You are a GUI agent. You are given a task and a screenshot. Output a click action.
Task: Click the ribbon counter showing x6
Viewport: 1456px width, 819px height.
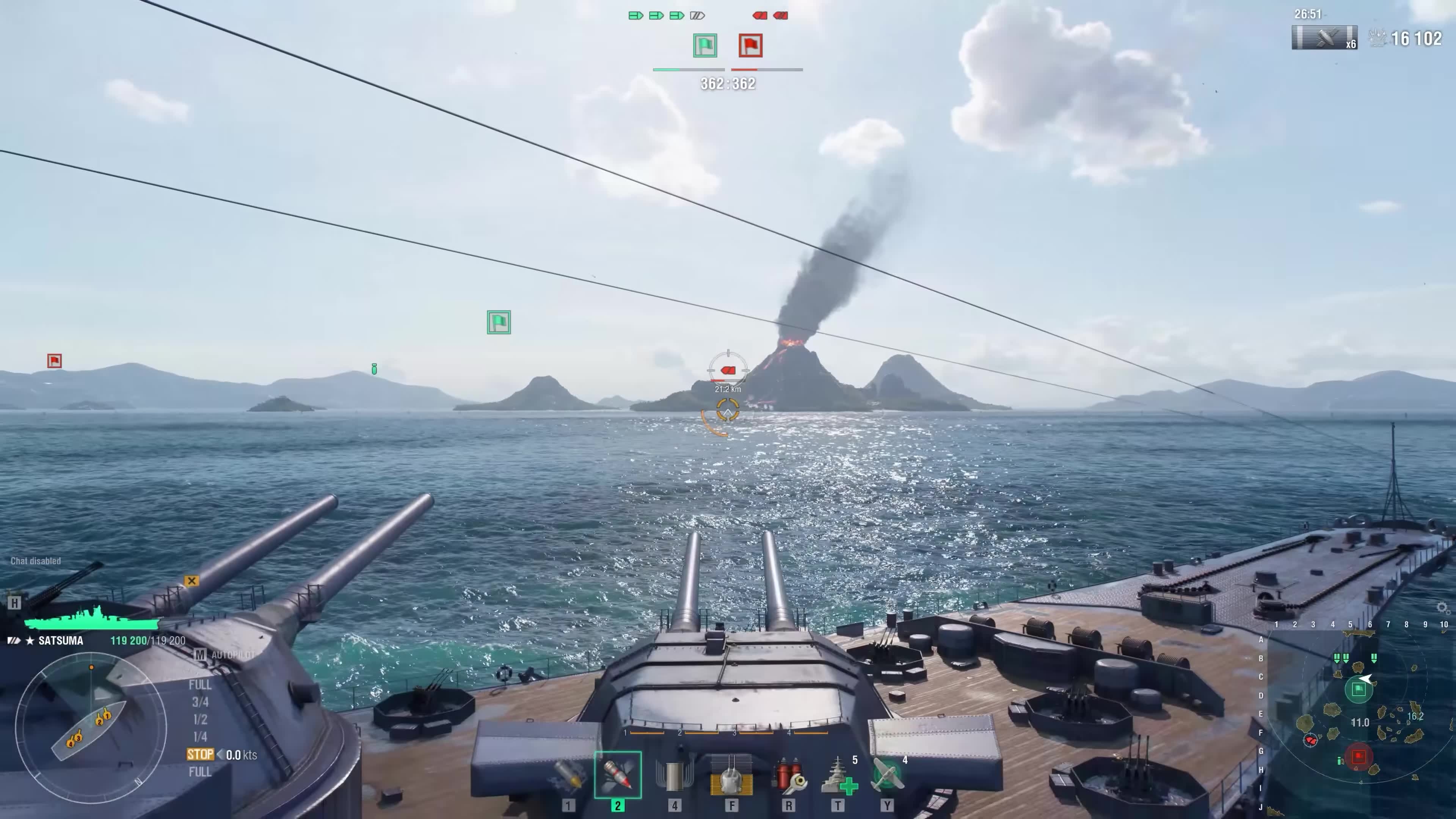tap(1324, 38)
